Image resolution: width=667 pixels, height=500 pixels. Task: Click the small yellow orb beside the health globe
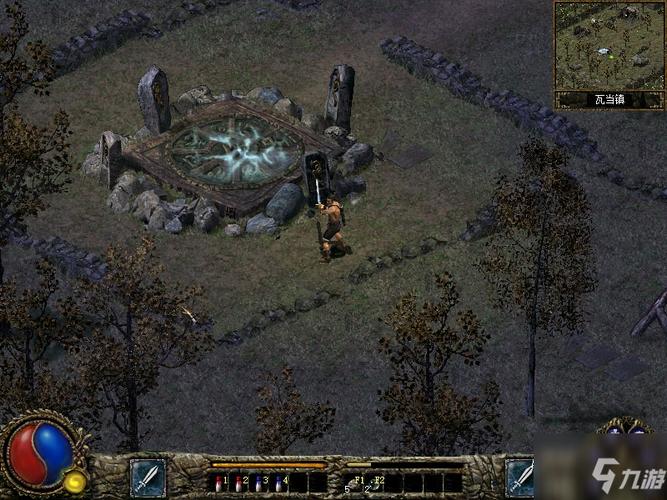pyautogui.click(x=74, y=481)
